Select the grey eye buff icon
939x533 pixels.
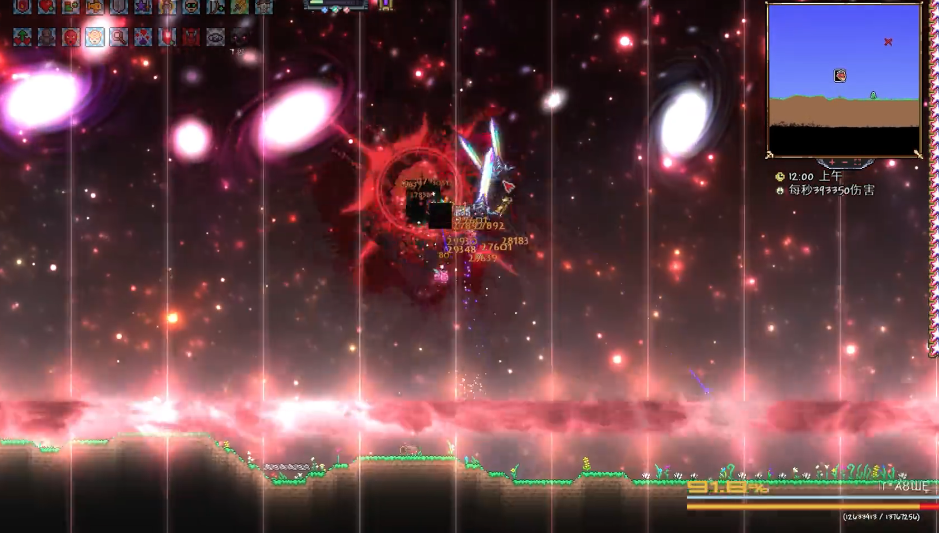click(x=215, y=37)
